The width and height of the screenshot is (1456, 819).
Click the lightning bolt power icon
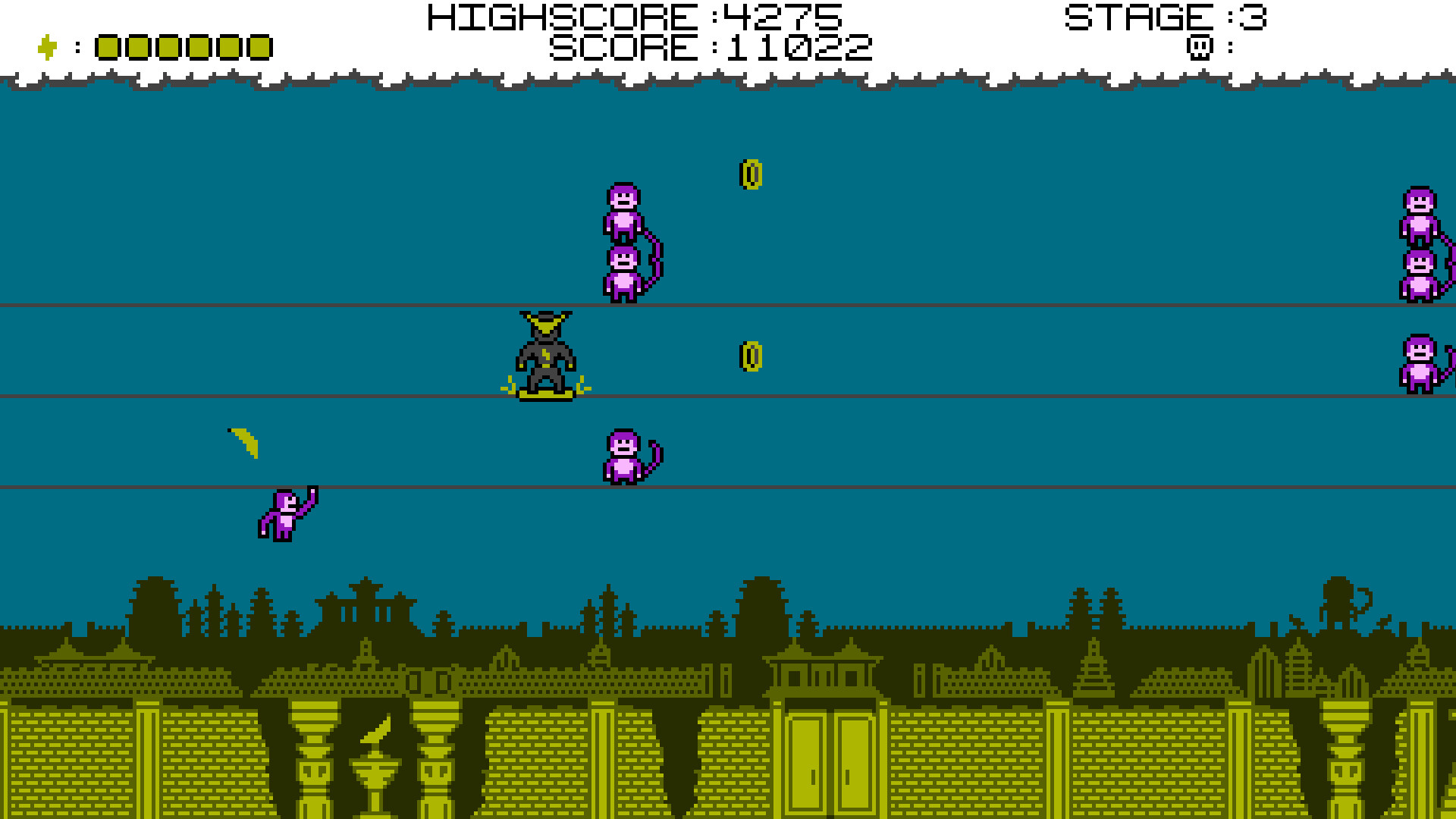click(47, 47)
